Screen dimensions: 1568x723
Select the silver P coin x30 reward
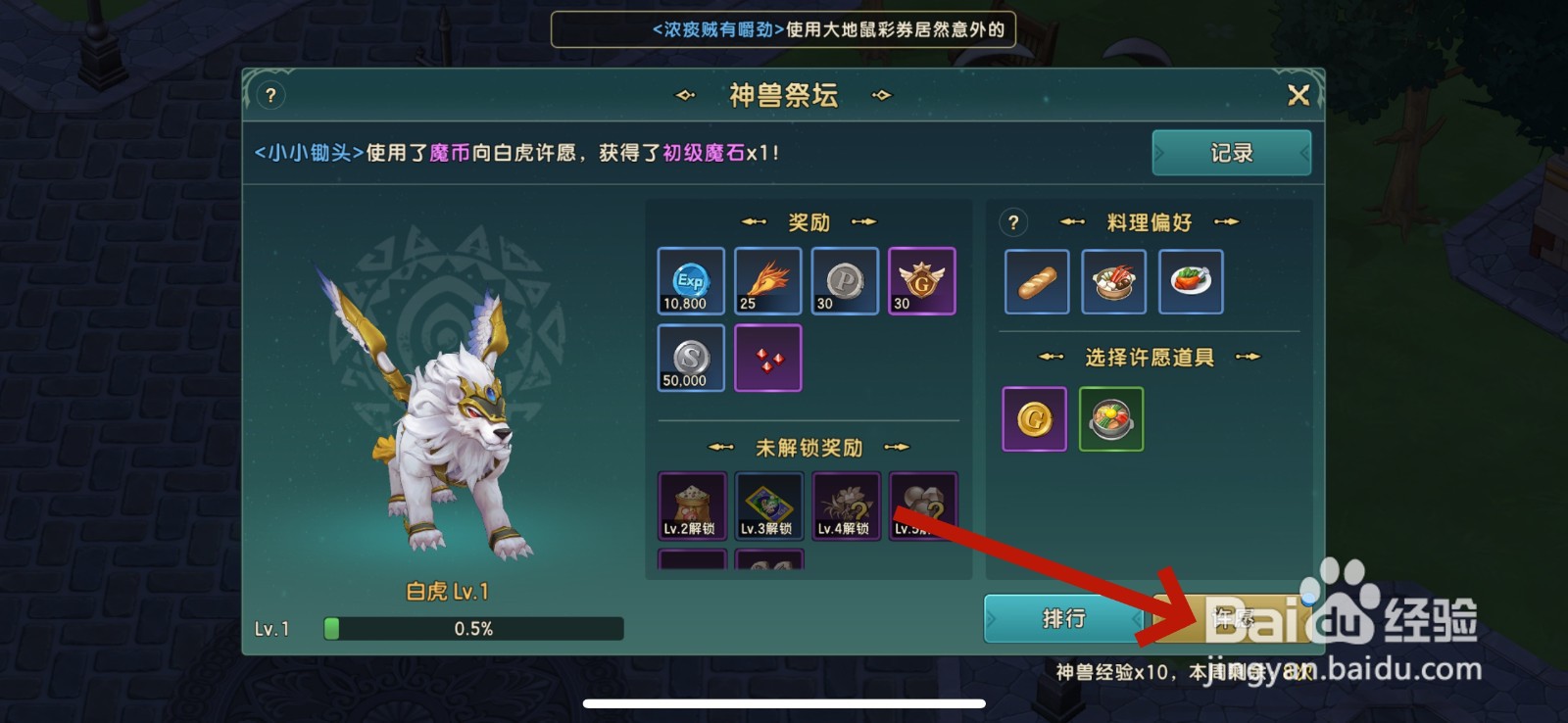click(844, 281)
